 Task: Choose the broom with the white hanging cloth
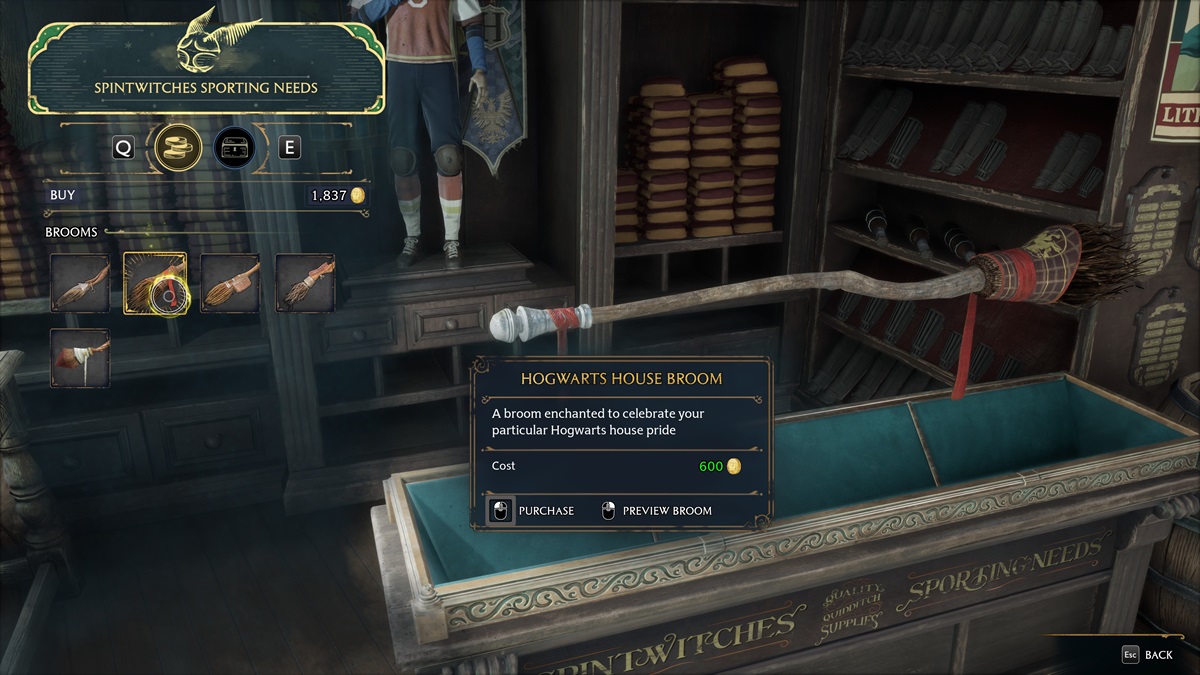[x=80, y=358]
